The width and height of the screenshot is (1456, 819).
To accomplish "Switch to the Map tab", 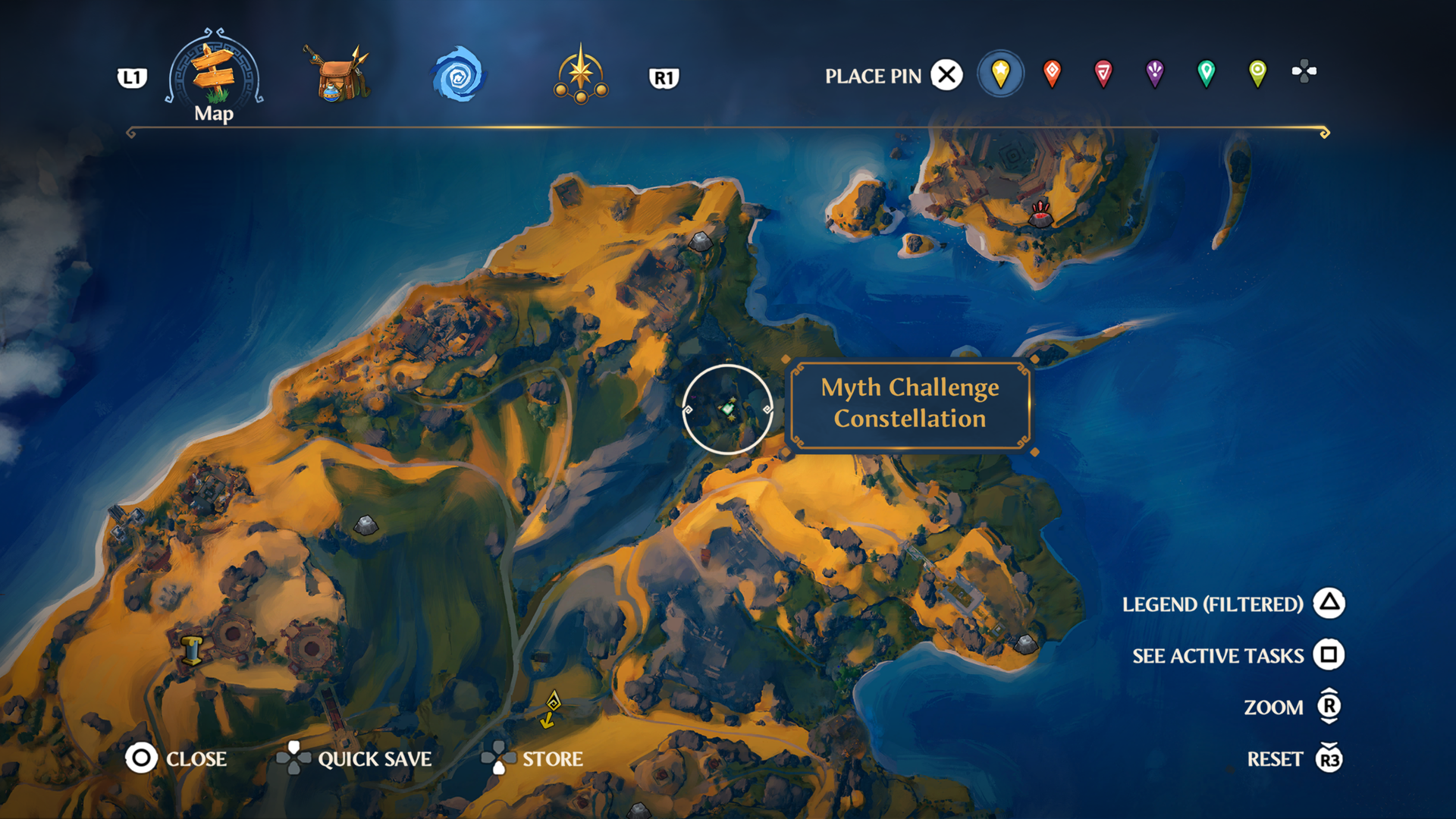I will tap(214, 76).
